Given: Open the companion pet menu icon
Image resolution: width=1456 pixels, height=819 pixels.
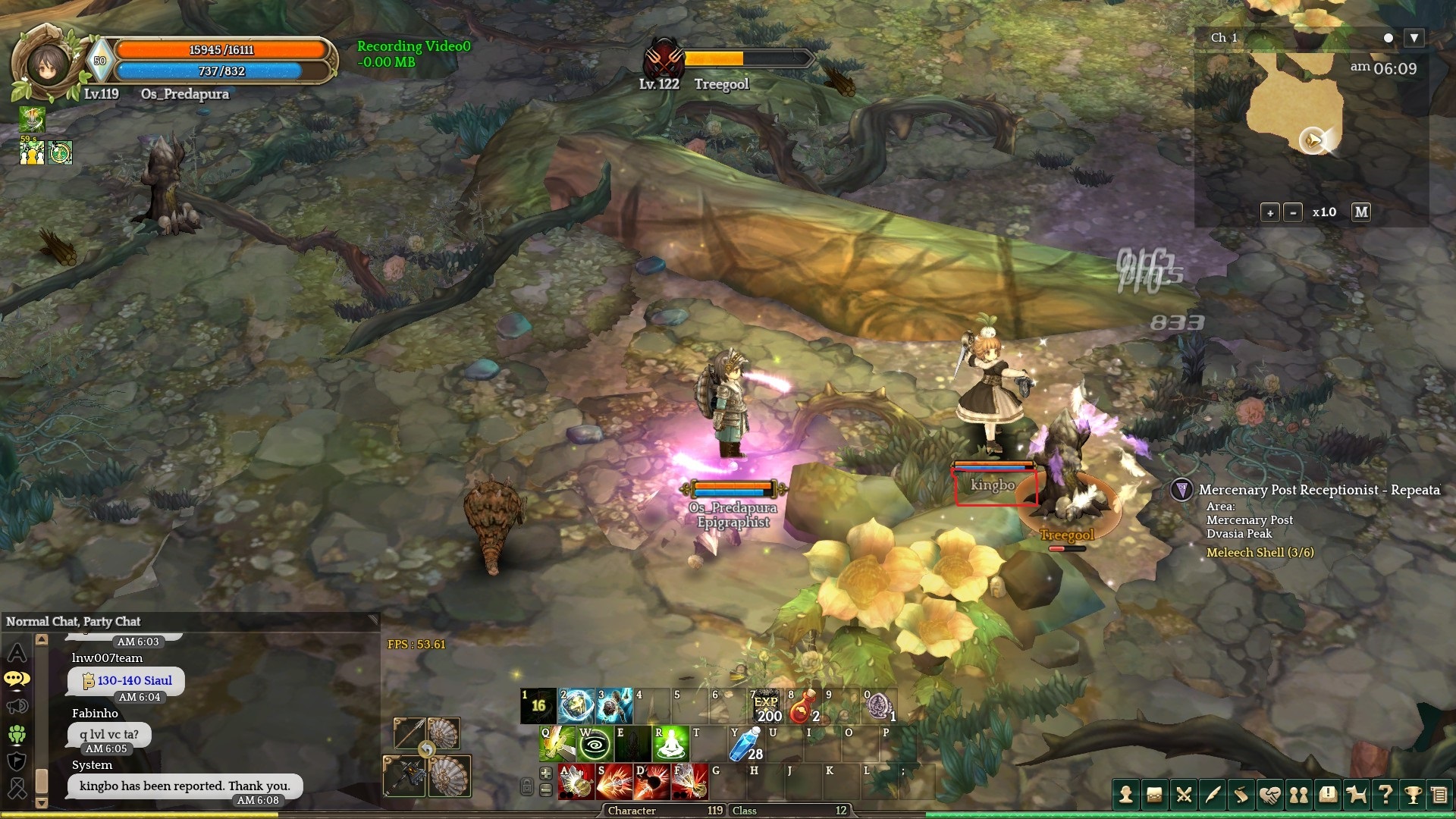Looking at the screenshot, I should 1356,795.
